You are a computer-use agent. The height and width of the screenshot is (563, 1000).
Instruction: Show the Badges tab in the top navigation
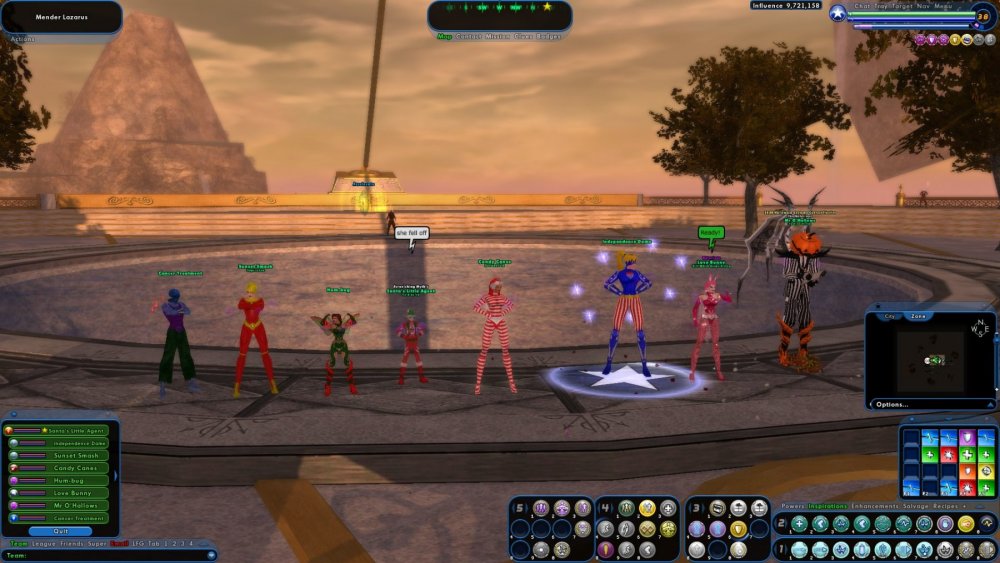point(546,36)
